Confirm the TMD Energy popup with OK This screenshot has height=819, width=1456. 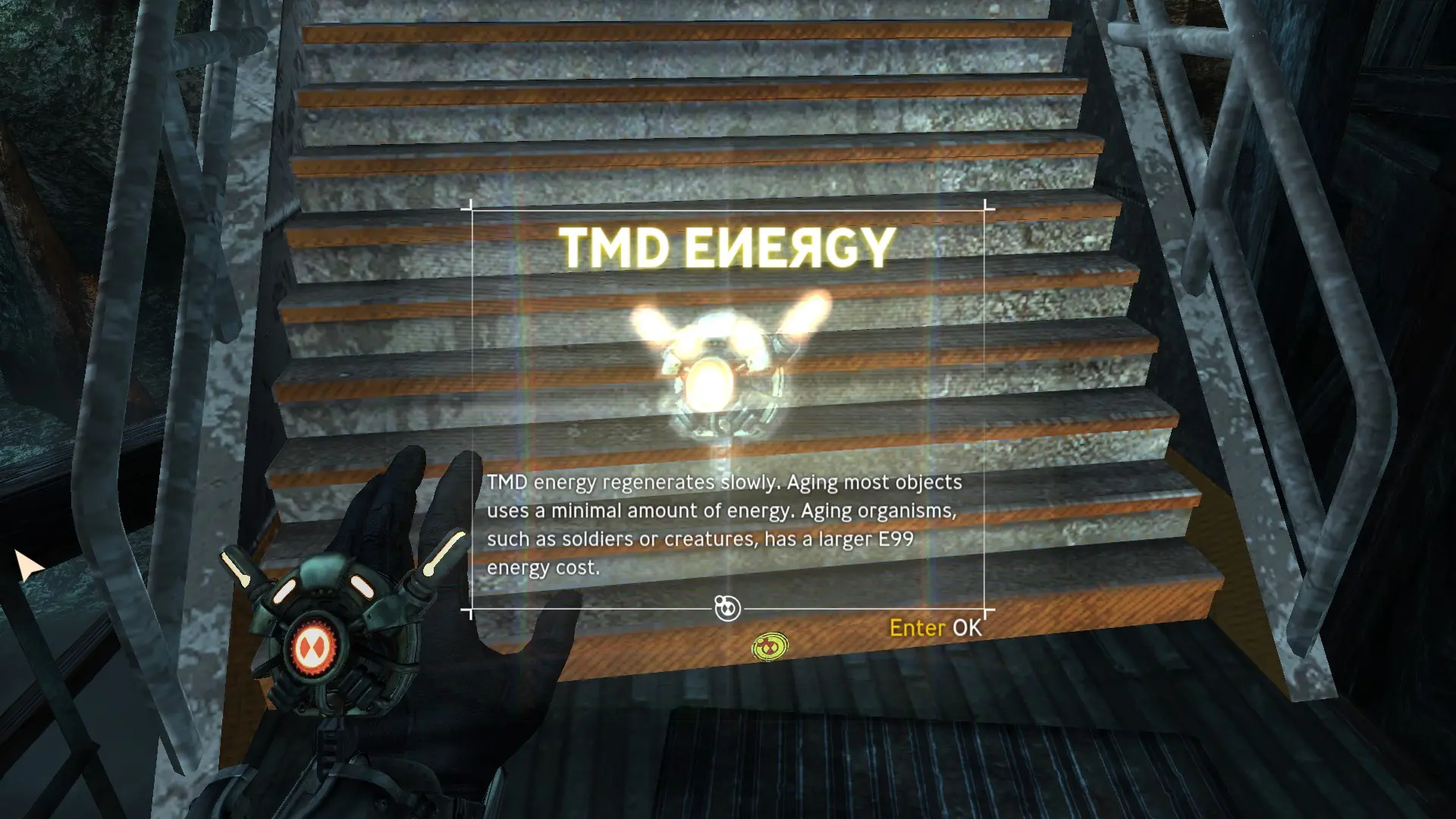coord(935,628)
